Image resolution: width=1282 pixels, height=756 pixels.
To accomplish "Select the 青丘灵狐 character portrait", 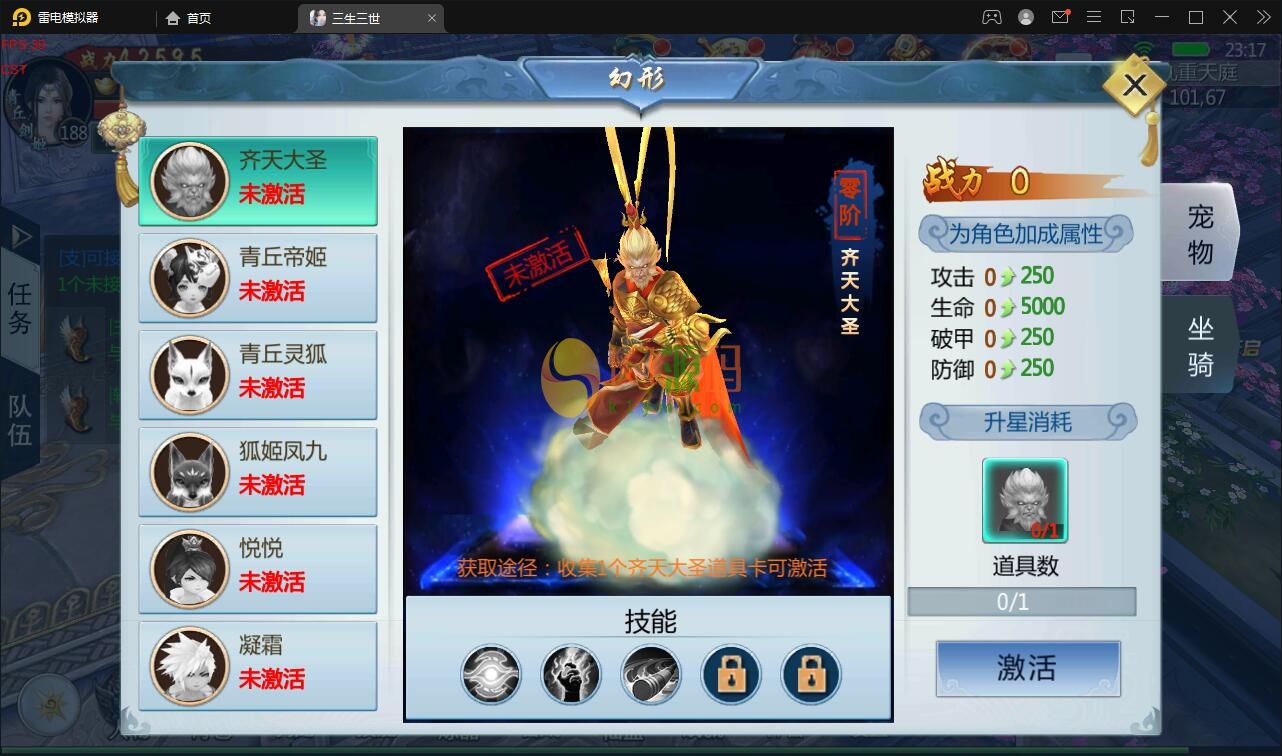I will [190, 374].
